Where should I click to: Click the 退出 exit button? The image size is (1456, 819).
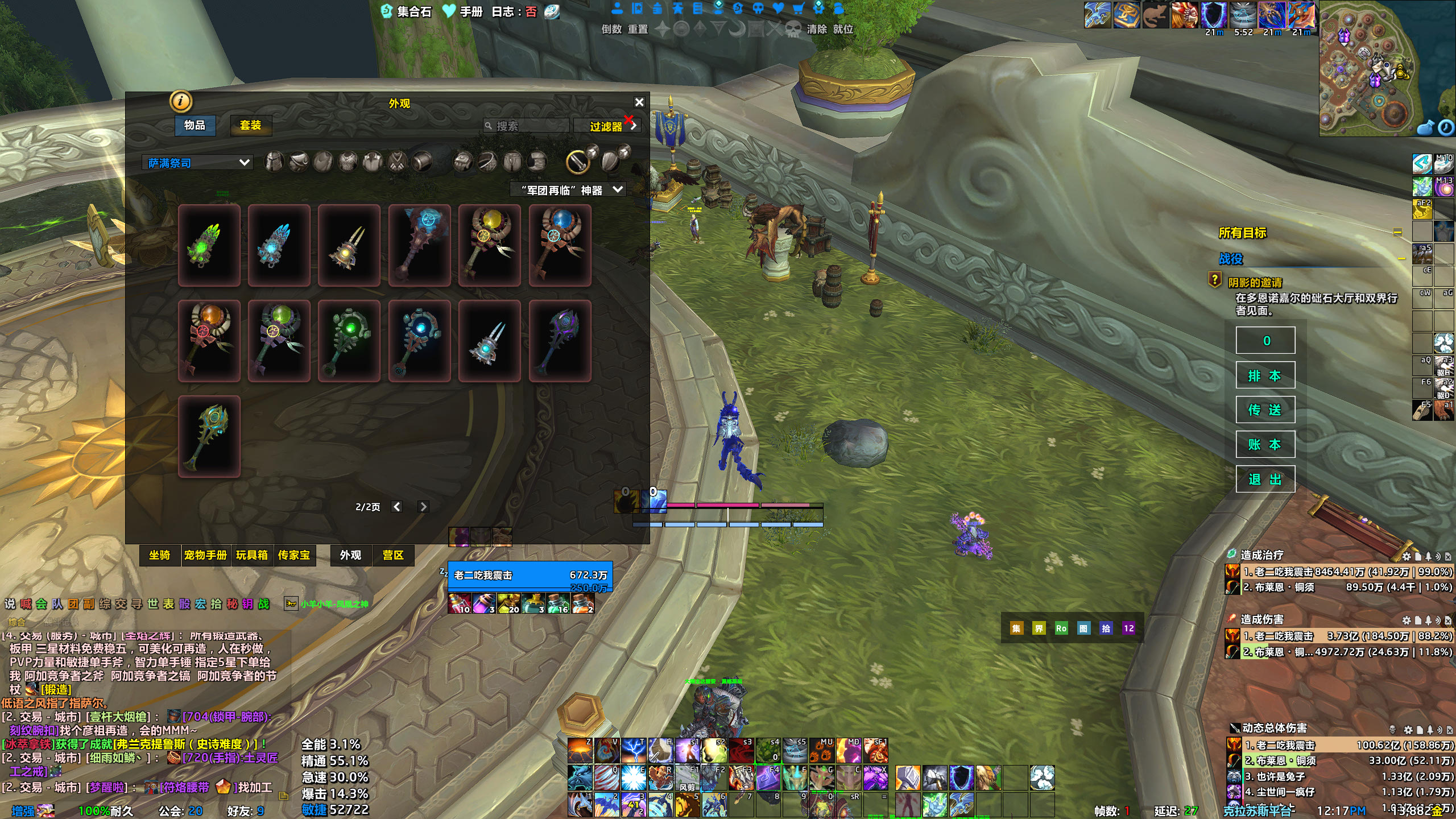pyautogui.click(x=1265, y=479)
